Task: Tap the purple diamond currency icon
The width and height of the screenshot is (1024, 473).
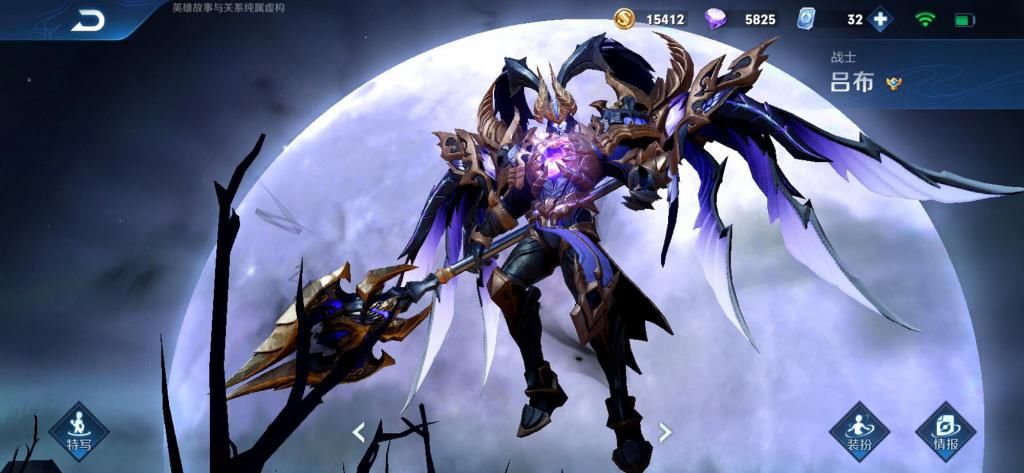Action: pyautogui.click(x=715, y=19)
